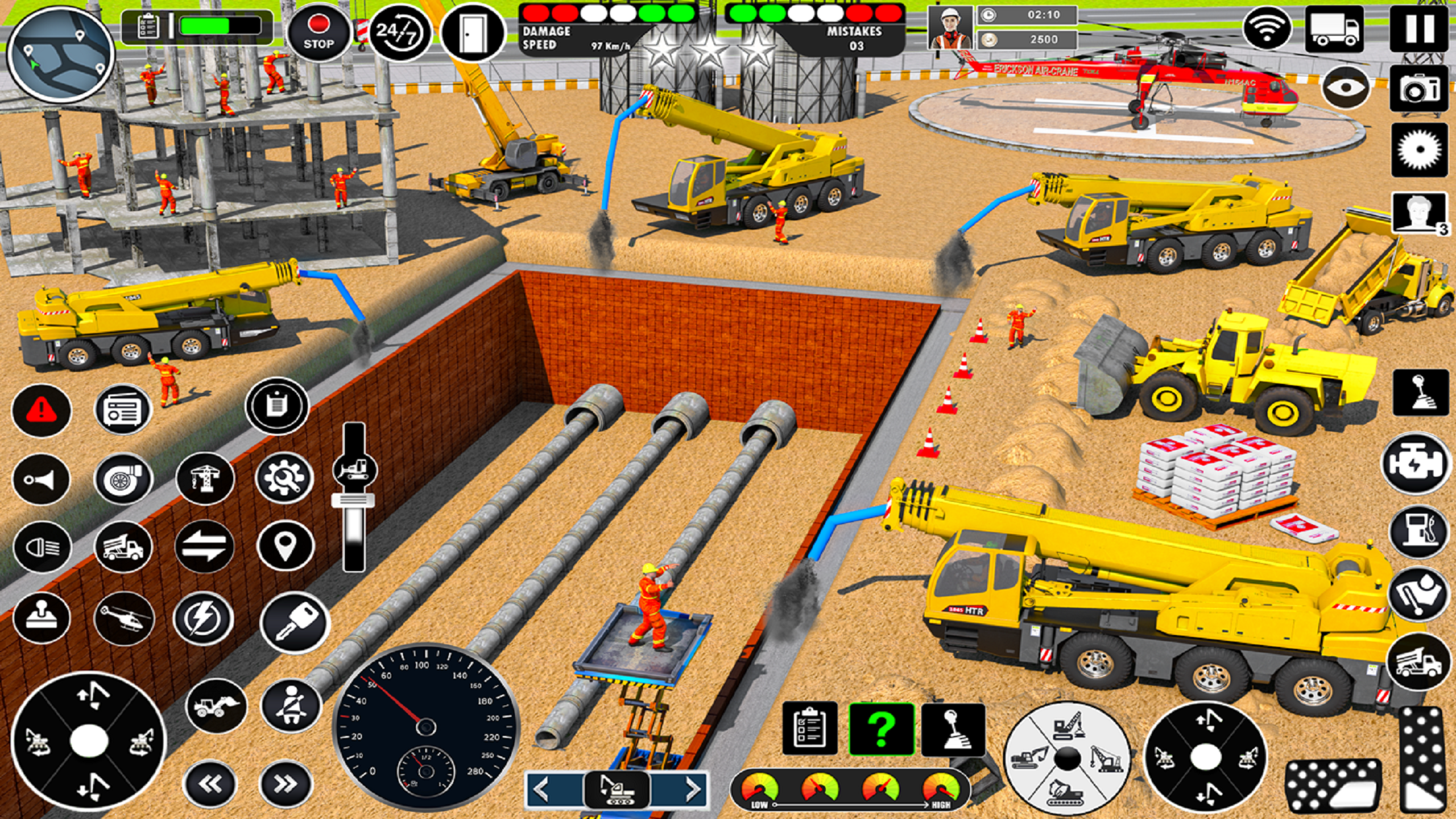
Task: Open the circular minimap
Action: point(61,54)
